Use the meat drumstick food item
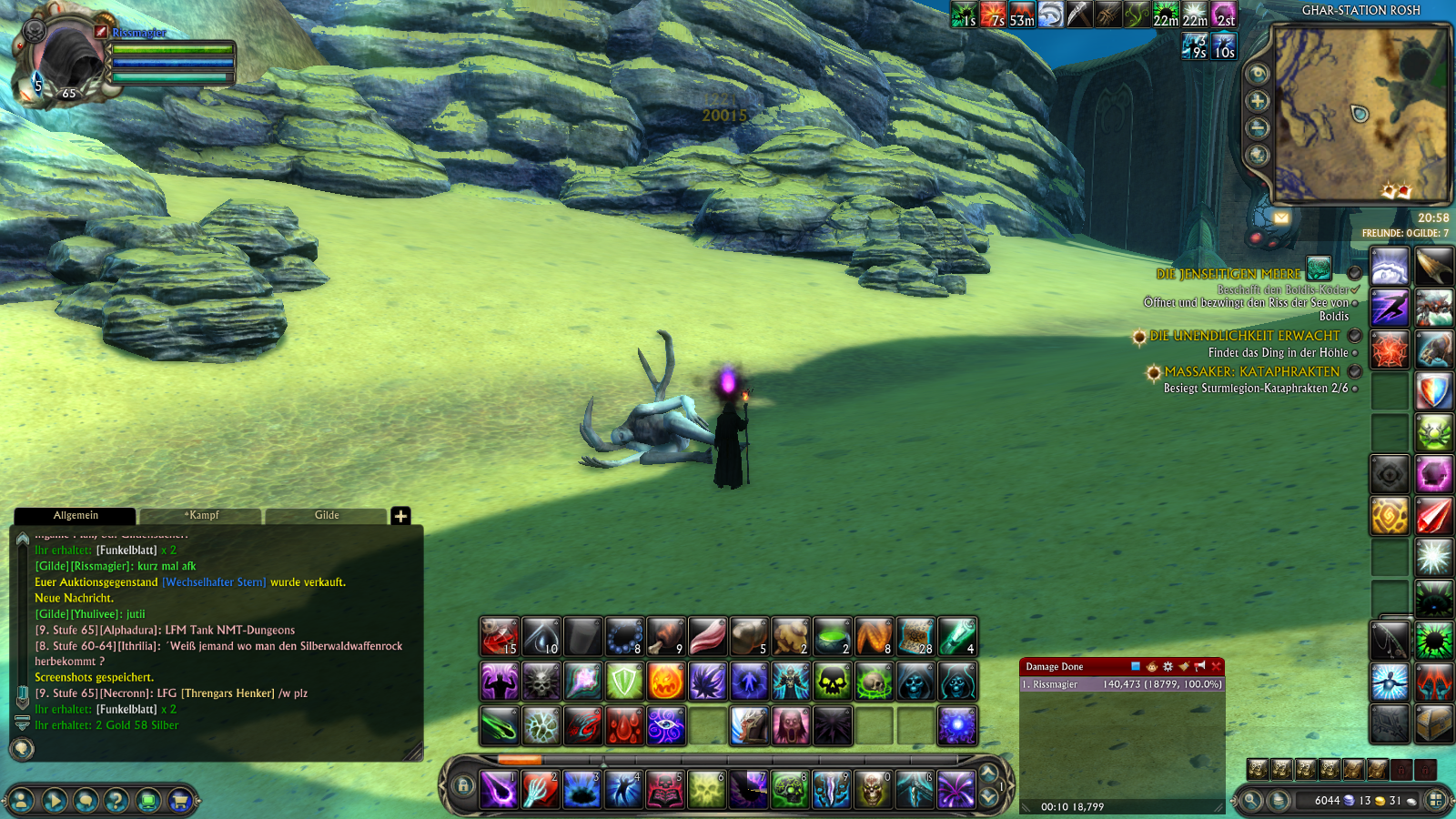The height and width of the screenshot is (819, 1456). tap(666, 637)
